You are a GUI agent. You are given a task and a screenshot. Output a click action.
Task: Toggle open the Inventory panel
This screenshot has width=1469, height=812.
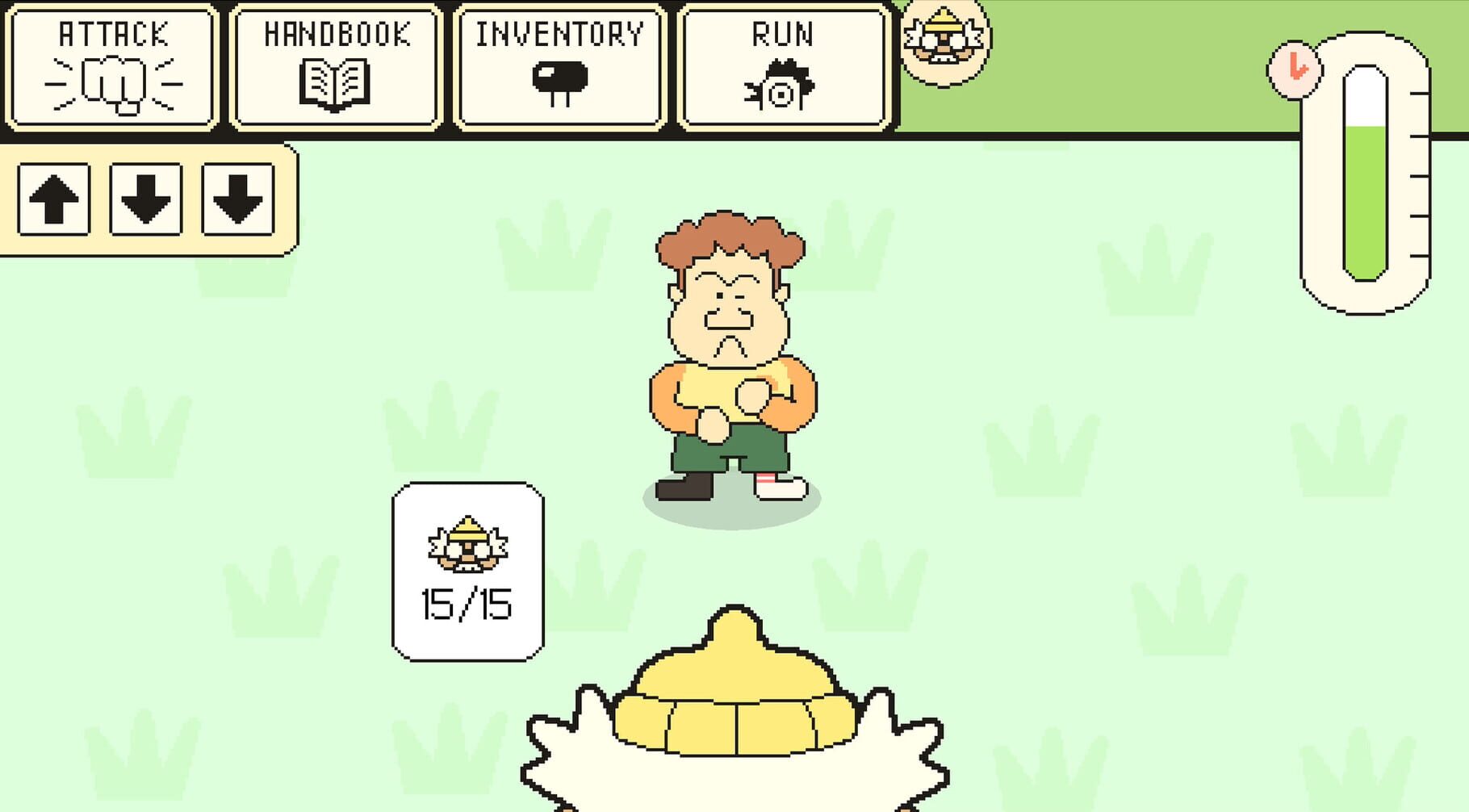[559, 65]
